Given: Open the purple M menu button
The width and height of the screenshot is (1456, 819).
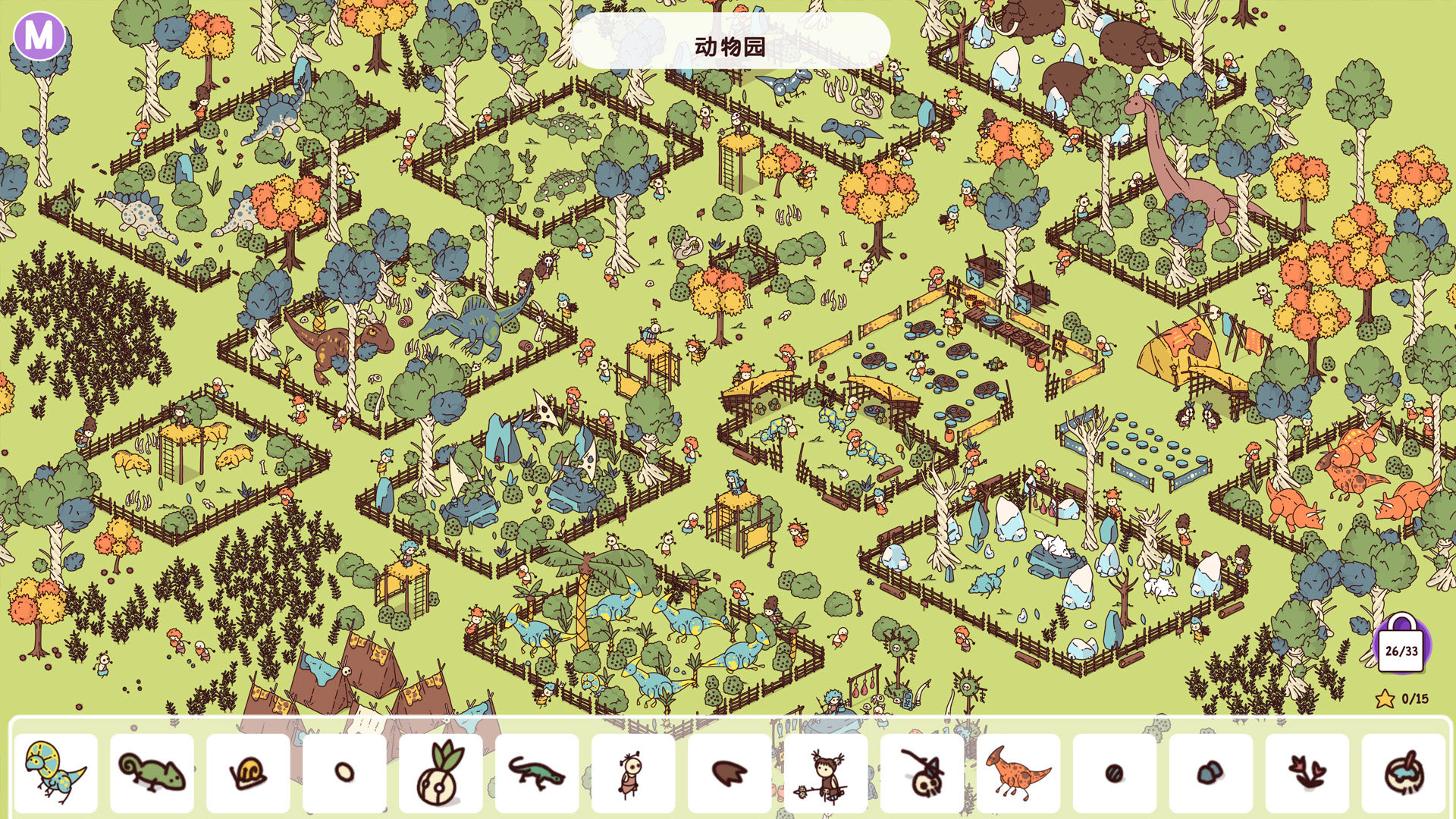Looking at the screenshot, I should (39, 36).
